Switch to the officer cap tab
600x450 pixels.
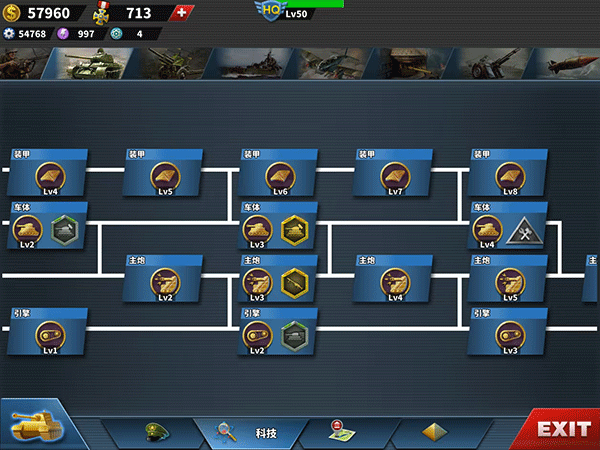point(156,432)
